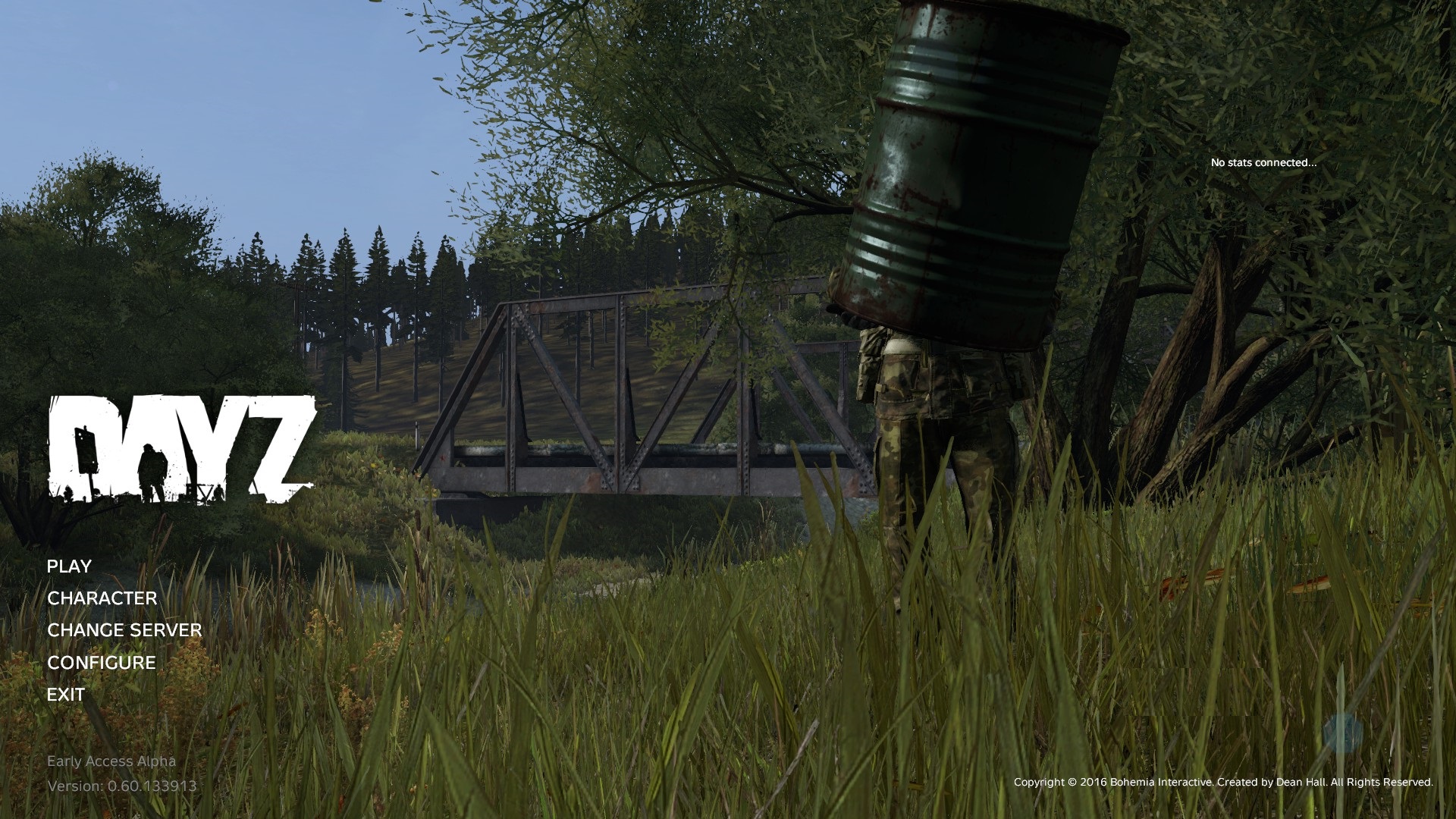Open the CHARACTER menu
Viewport: 1456px width, 819px height.
click(102, 598)
